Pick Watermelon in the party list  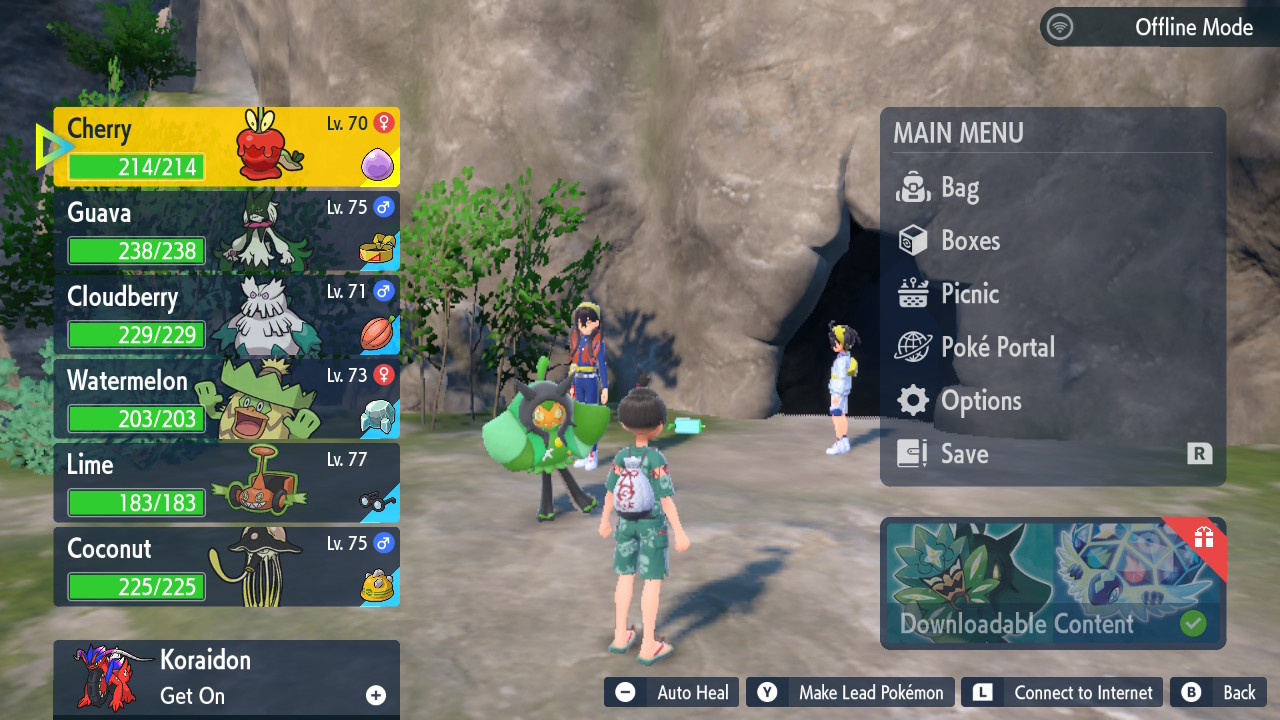tap(226, 399)
